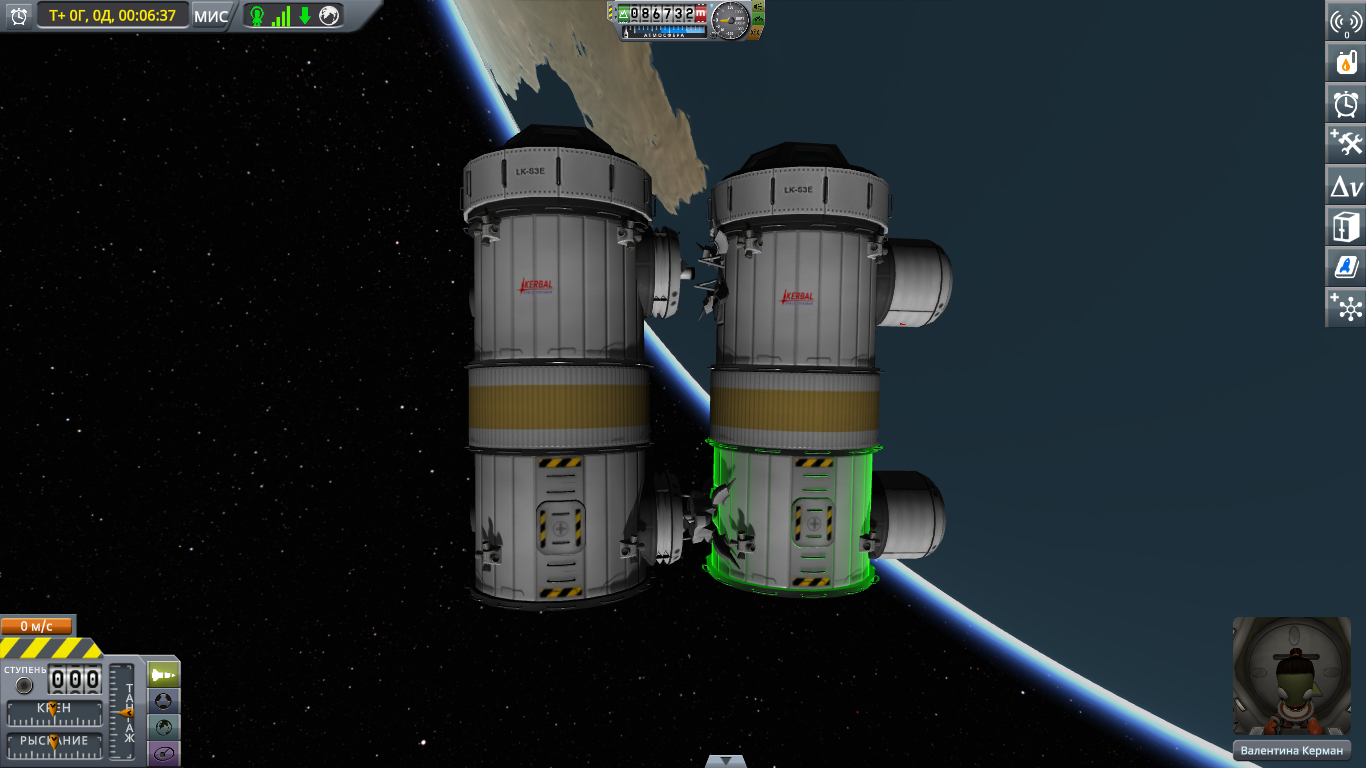The image size is (1366, 768).
Task: Open the CommNet antenna signal button
Action: (1346, 22)
